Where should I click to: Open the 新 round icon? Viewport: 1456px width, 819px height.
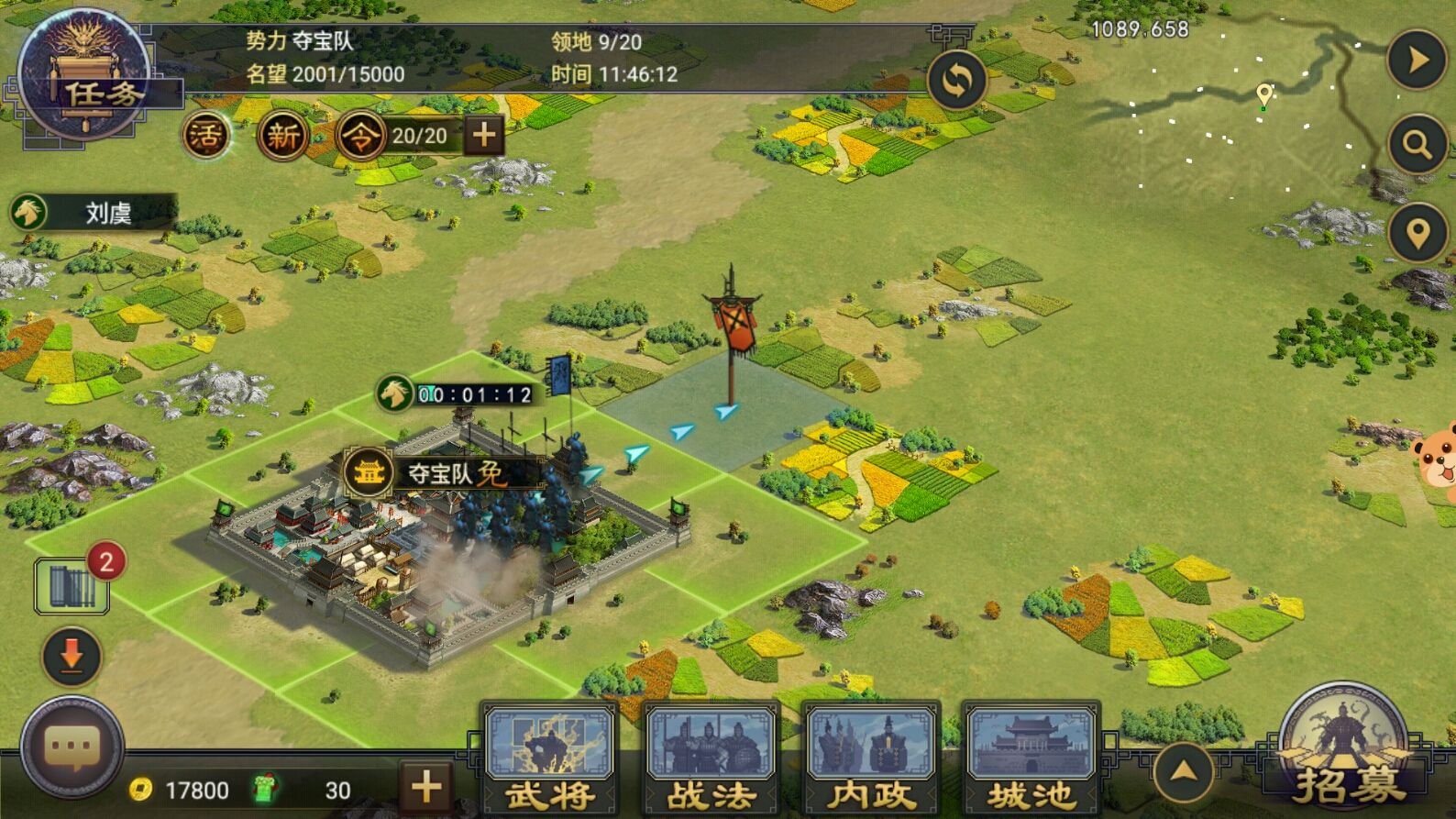[282, 137]
